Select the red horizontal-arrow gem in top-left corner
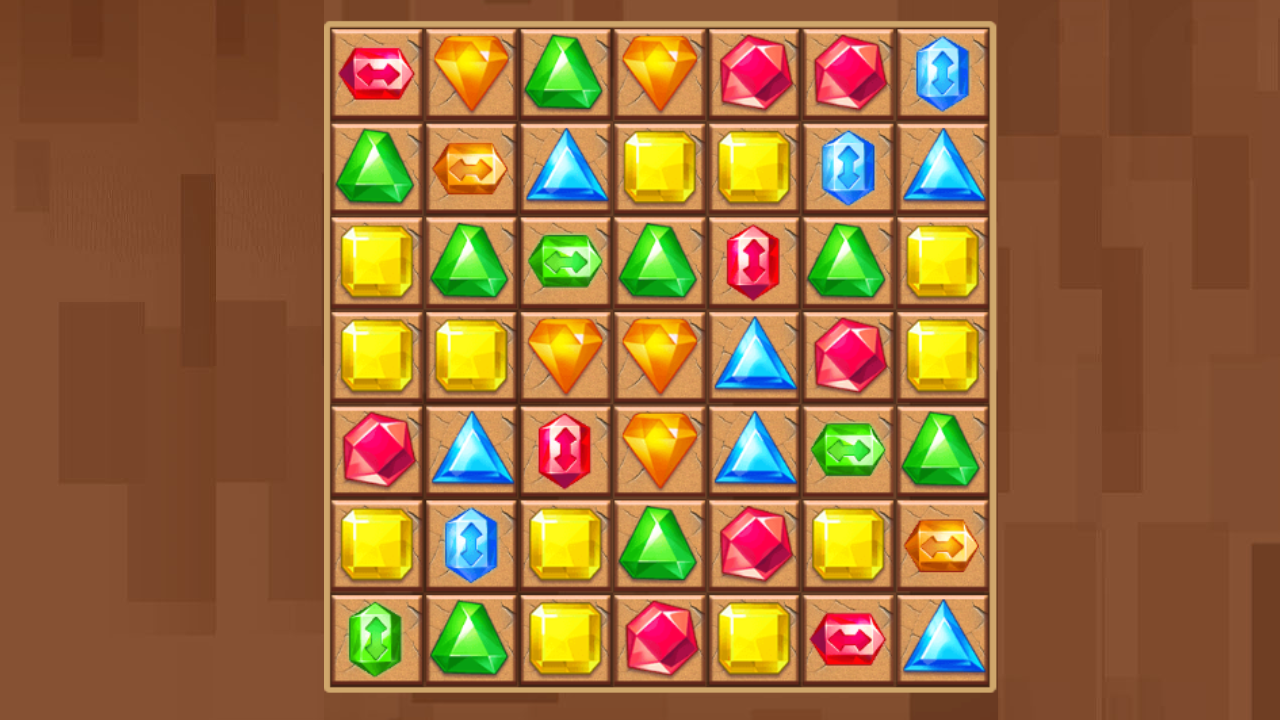Image resolution: width=1280 pixels, height=720 pixels. pyautogui.click(x=377, y=73)
